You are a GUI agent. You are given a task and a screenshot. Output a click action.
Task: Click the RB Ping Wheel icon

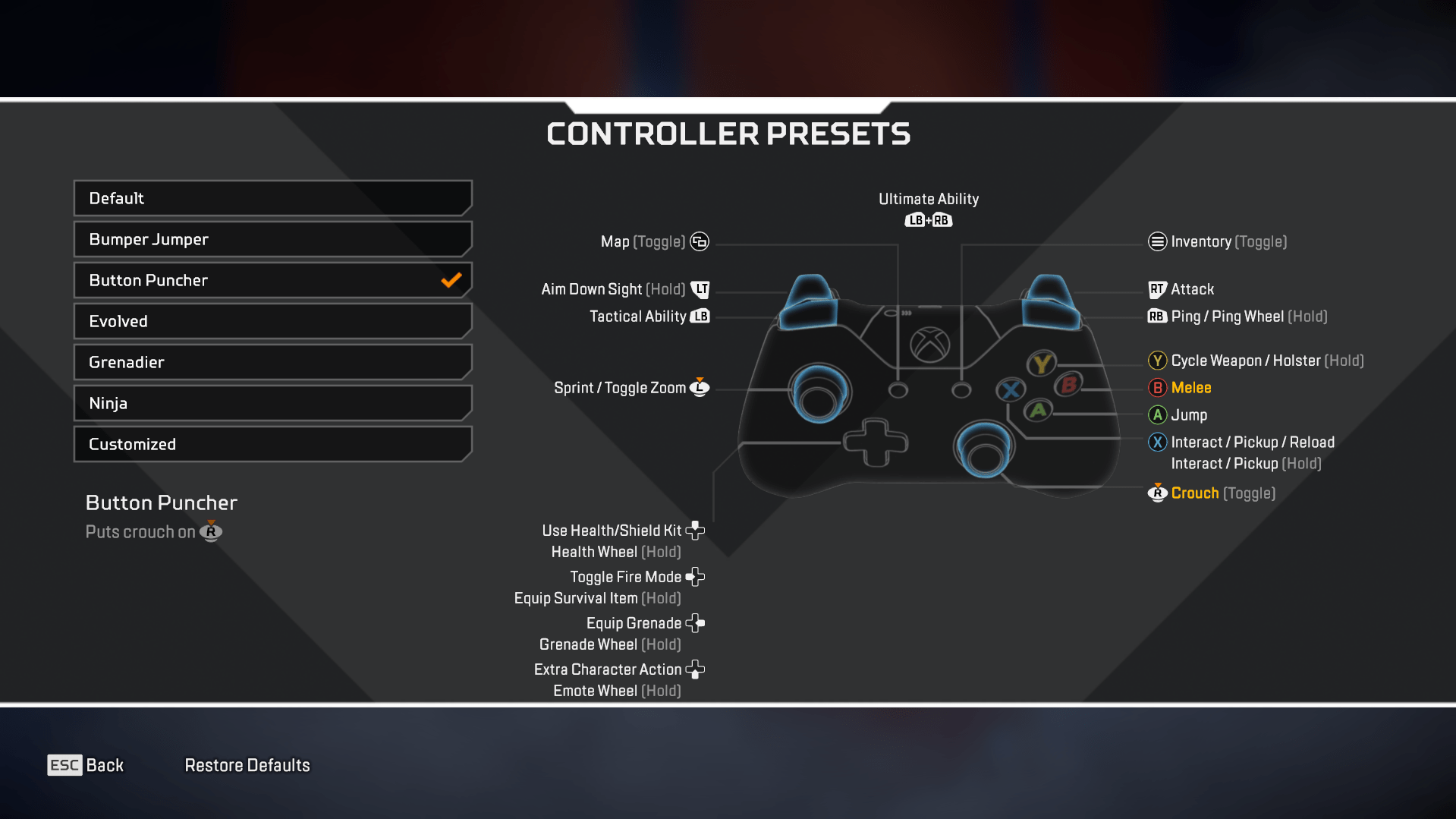[x=1156, y=317]
